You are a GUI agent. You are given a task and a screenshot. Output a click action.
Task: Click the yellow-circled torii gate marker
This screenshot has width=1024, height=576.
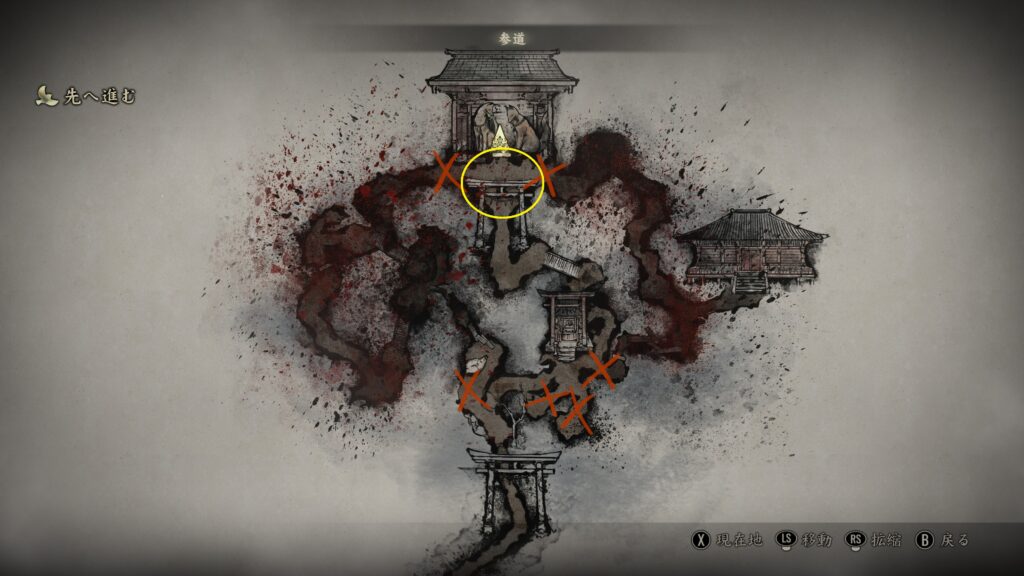(502, 184)
